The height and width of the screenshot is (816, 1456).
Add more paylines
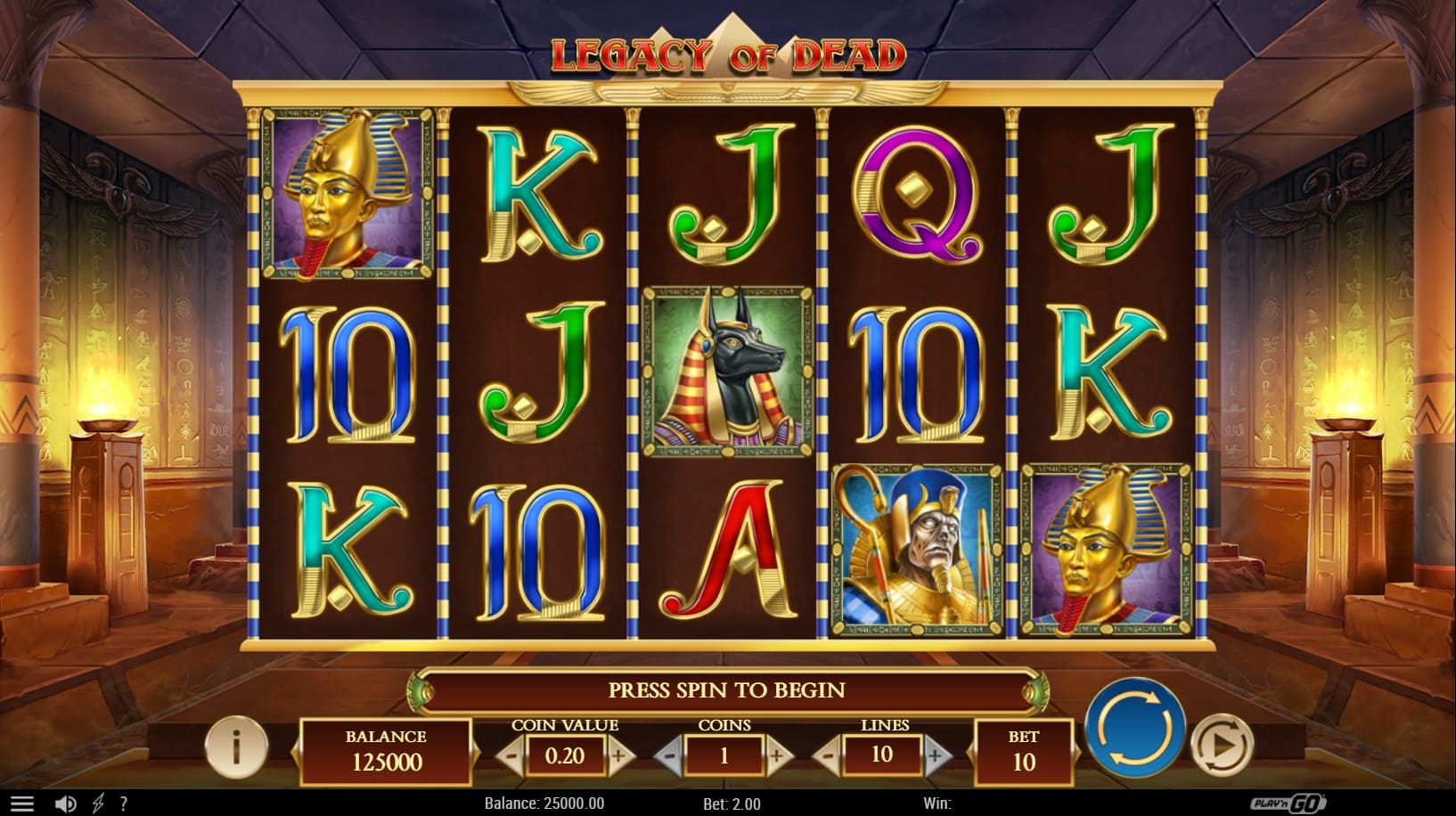(x=936, y=757)
